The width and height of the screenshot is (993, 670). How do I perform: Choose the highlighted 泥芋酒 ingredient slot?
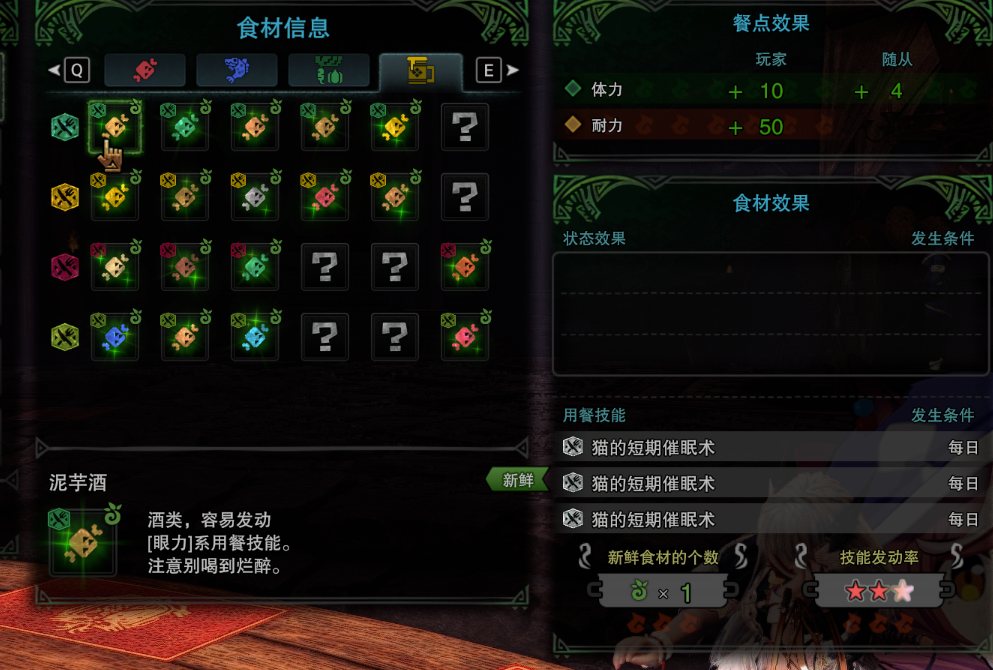(x=115, y=127)
